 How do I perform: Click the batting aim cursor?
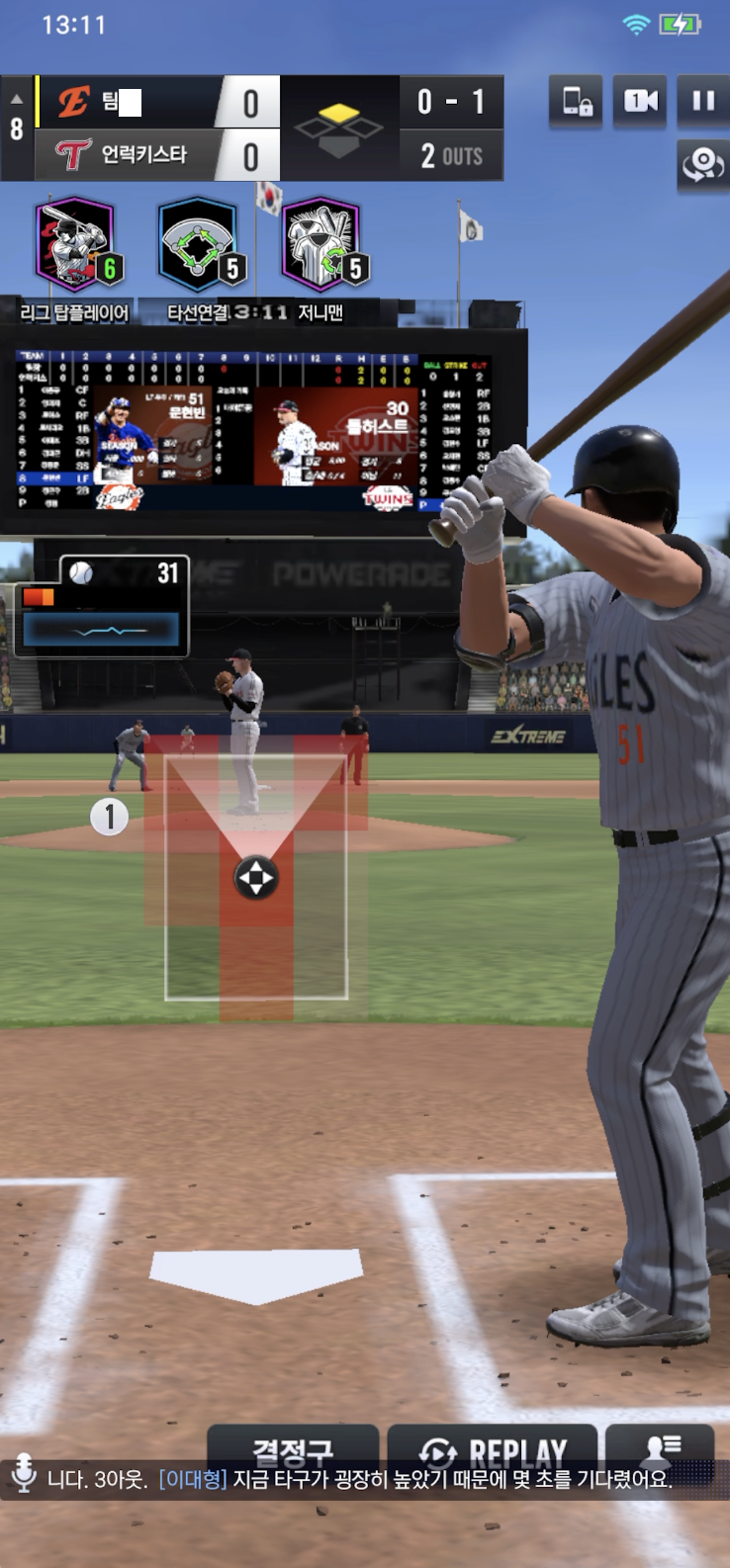click(x=255, y=877)
